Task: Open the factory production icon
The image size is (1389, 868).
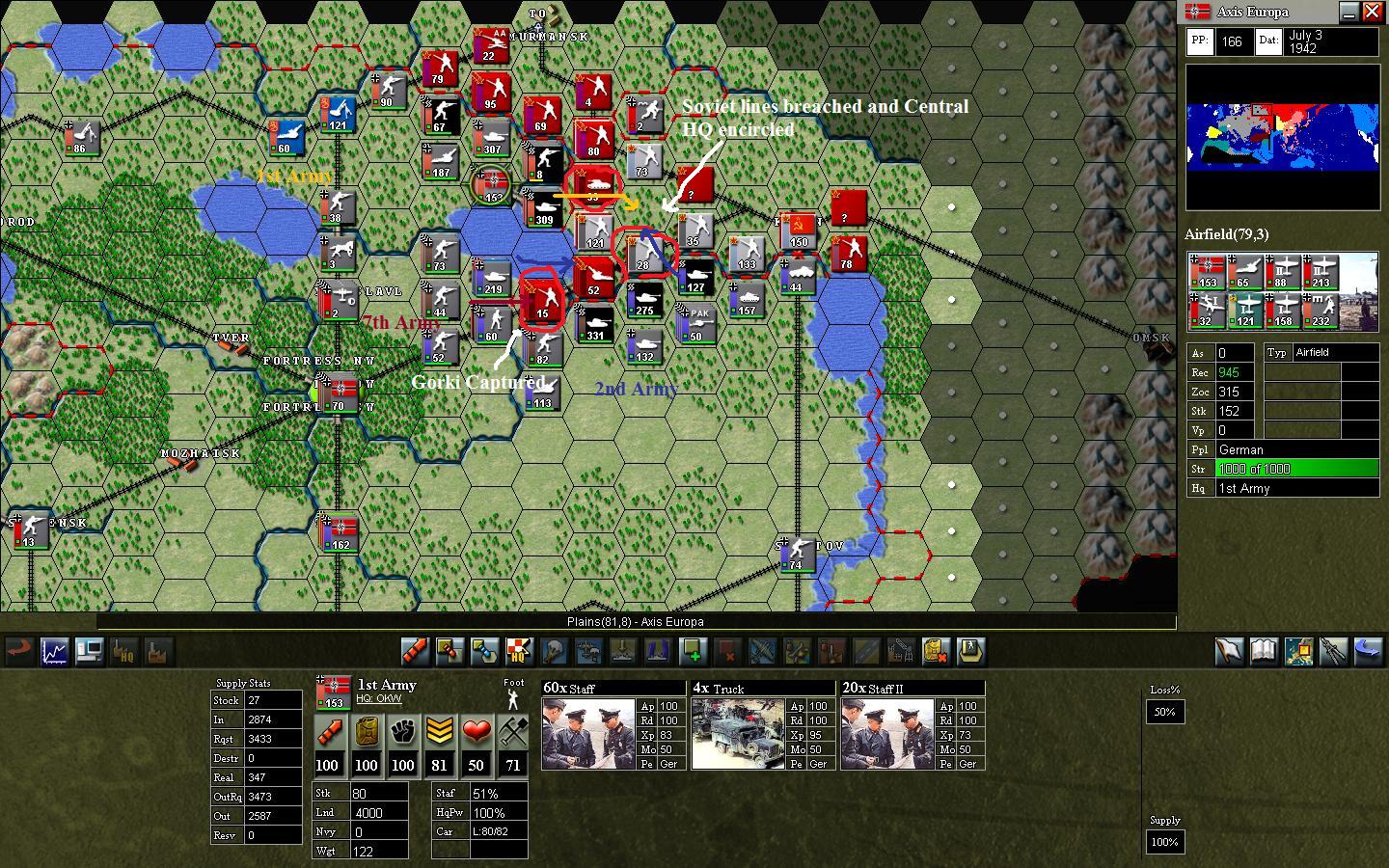Action: pyautogui.click(x=158, y=651)
